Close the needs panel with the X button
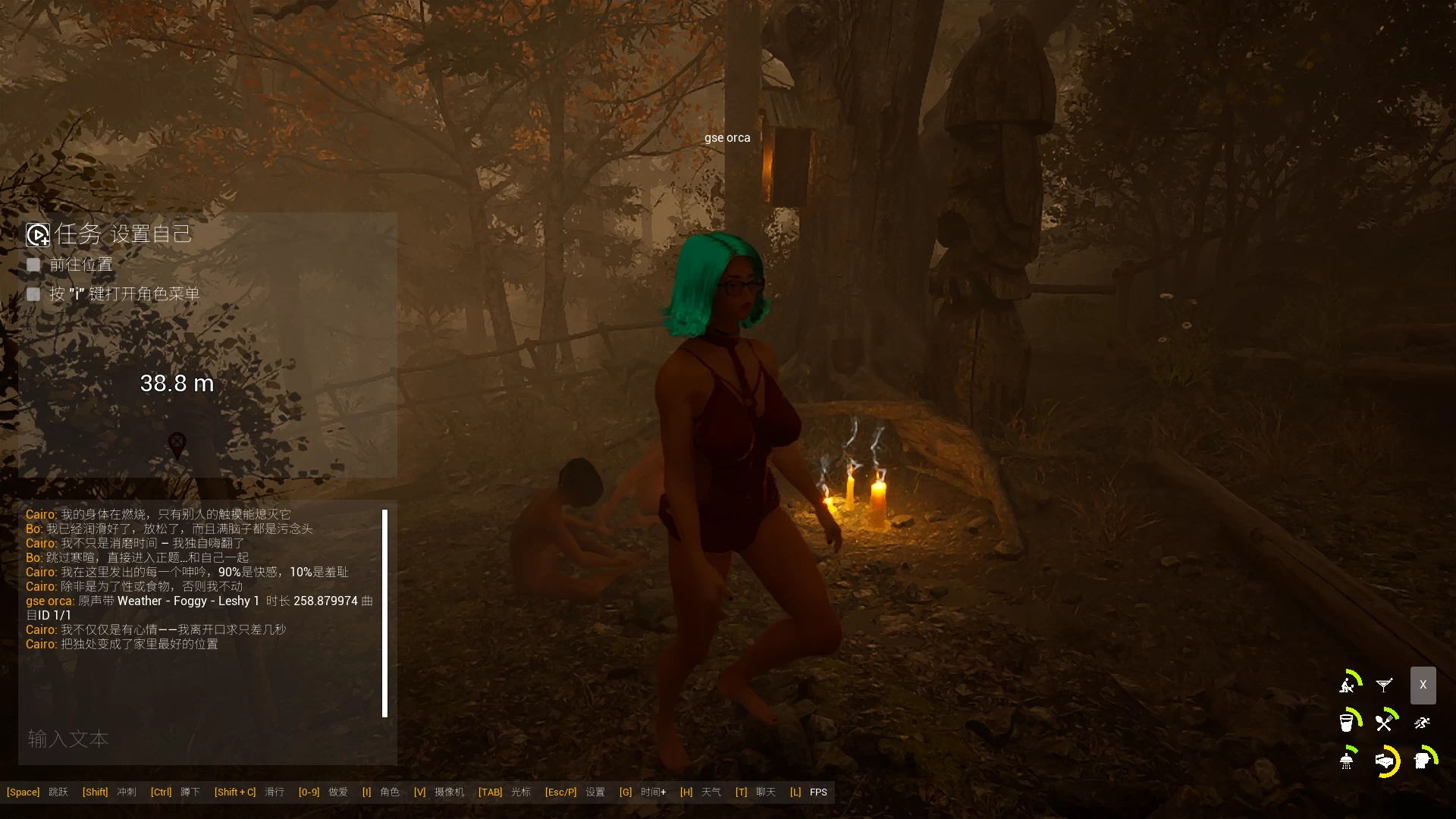The image size is (1456, 819). pos(1423,685)
